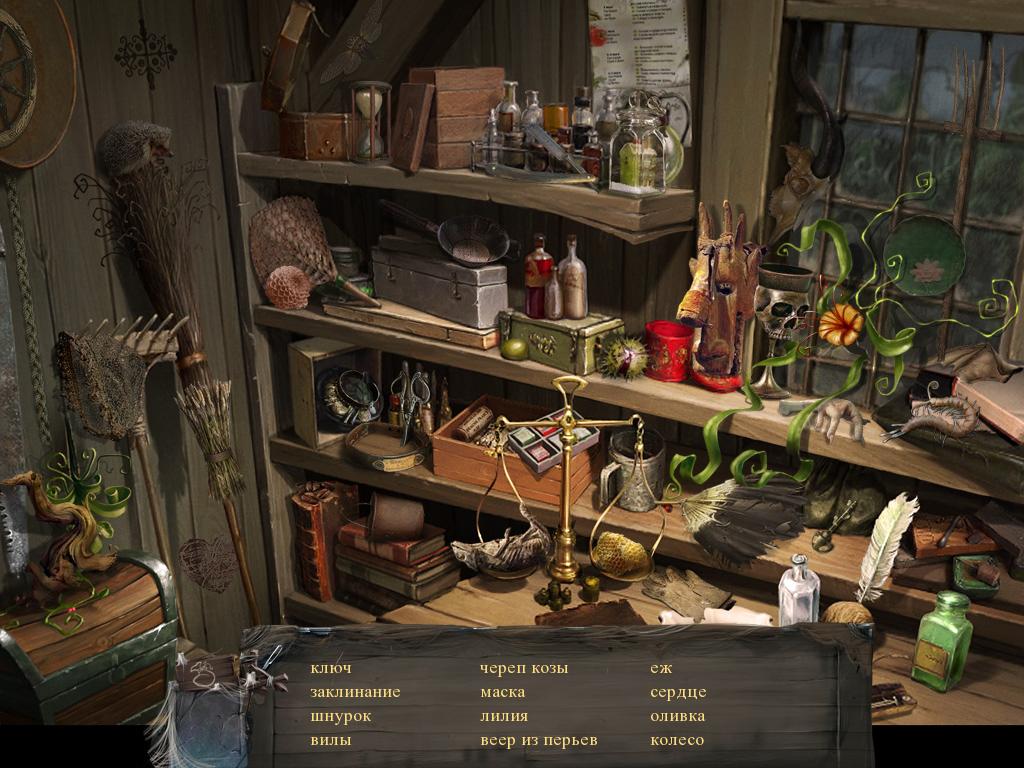1024x768 pixels.
Task: Choose the "сердце" item list entry
Action: (678, 692)
